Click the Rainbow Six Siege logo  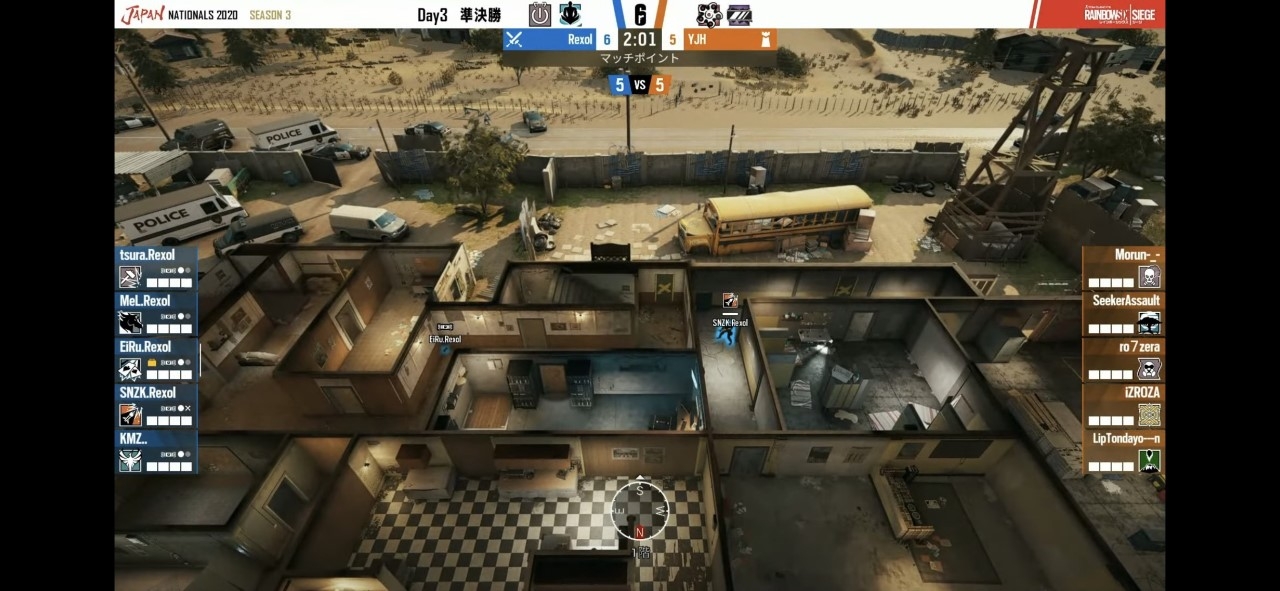click(x=1119, y=15)
